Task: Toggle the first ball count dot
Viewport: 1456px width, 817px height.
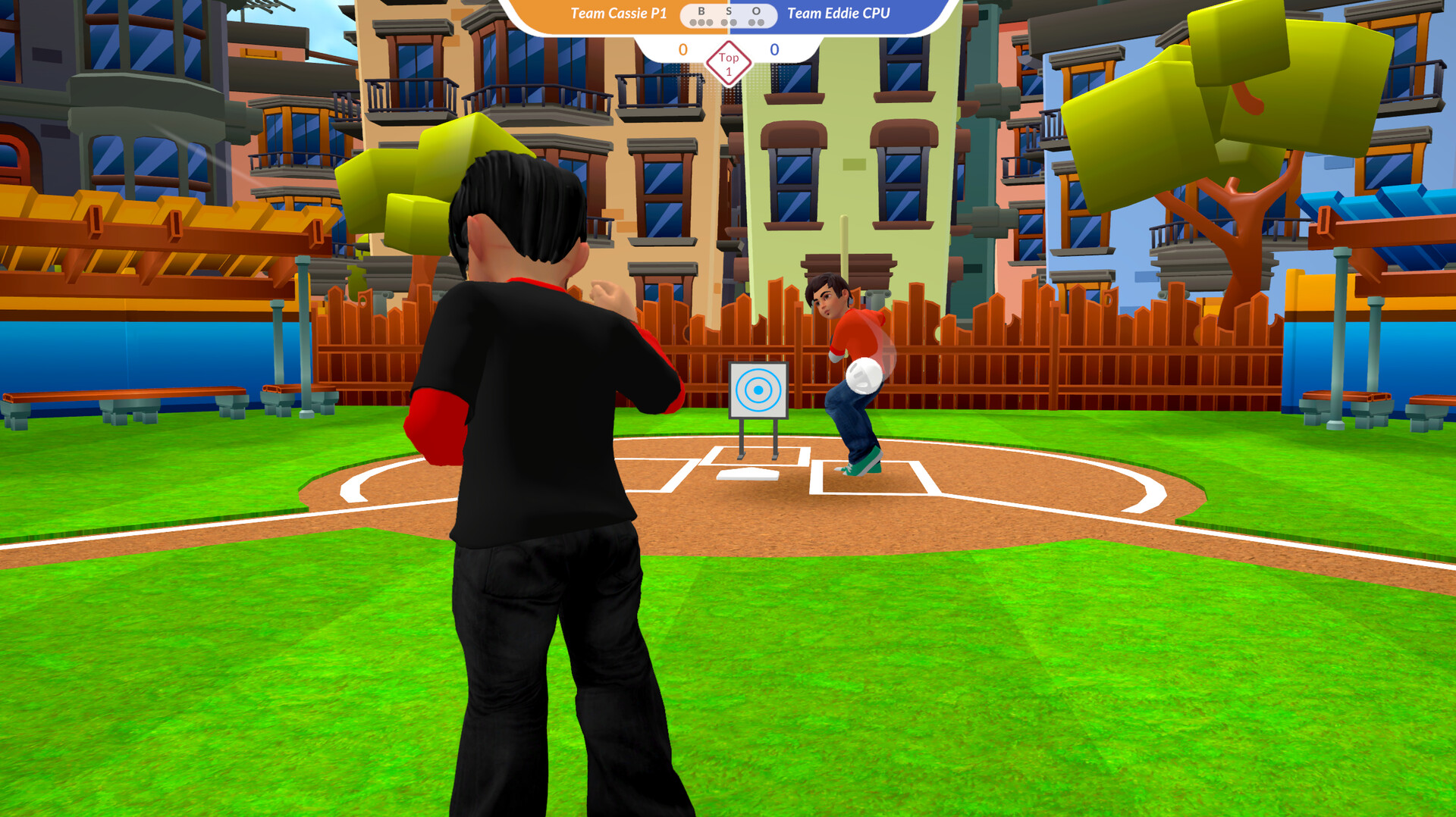Action: [694, 23]
